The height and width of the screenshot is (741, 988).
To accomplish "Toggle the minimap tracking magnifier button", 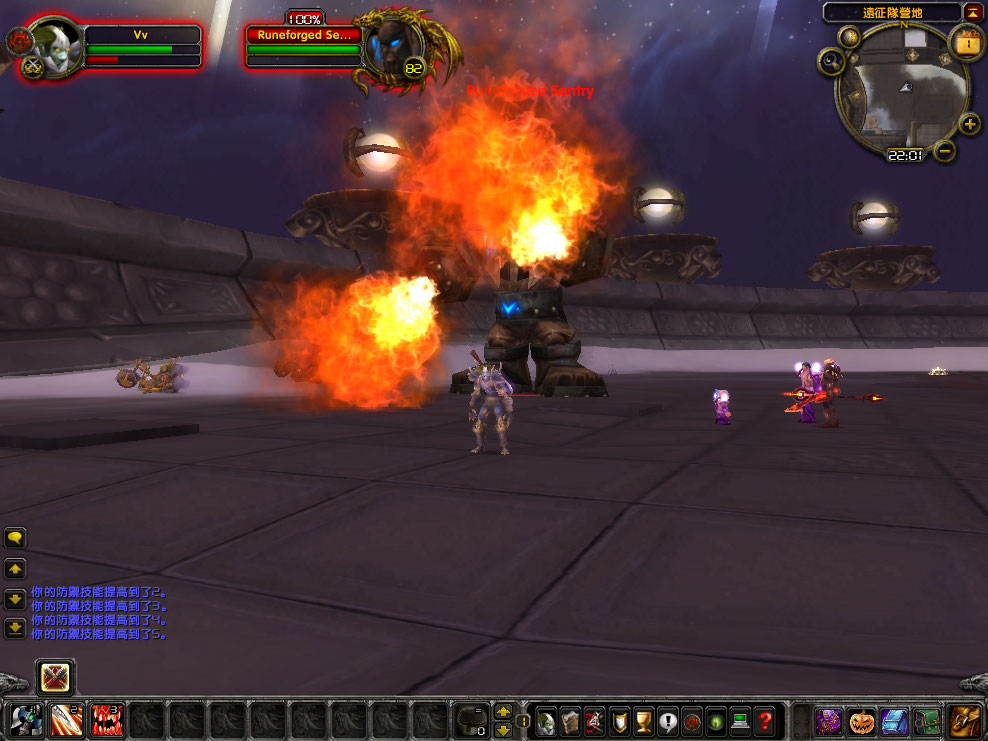I will point(832,62).
